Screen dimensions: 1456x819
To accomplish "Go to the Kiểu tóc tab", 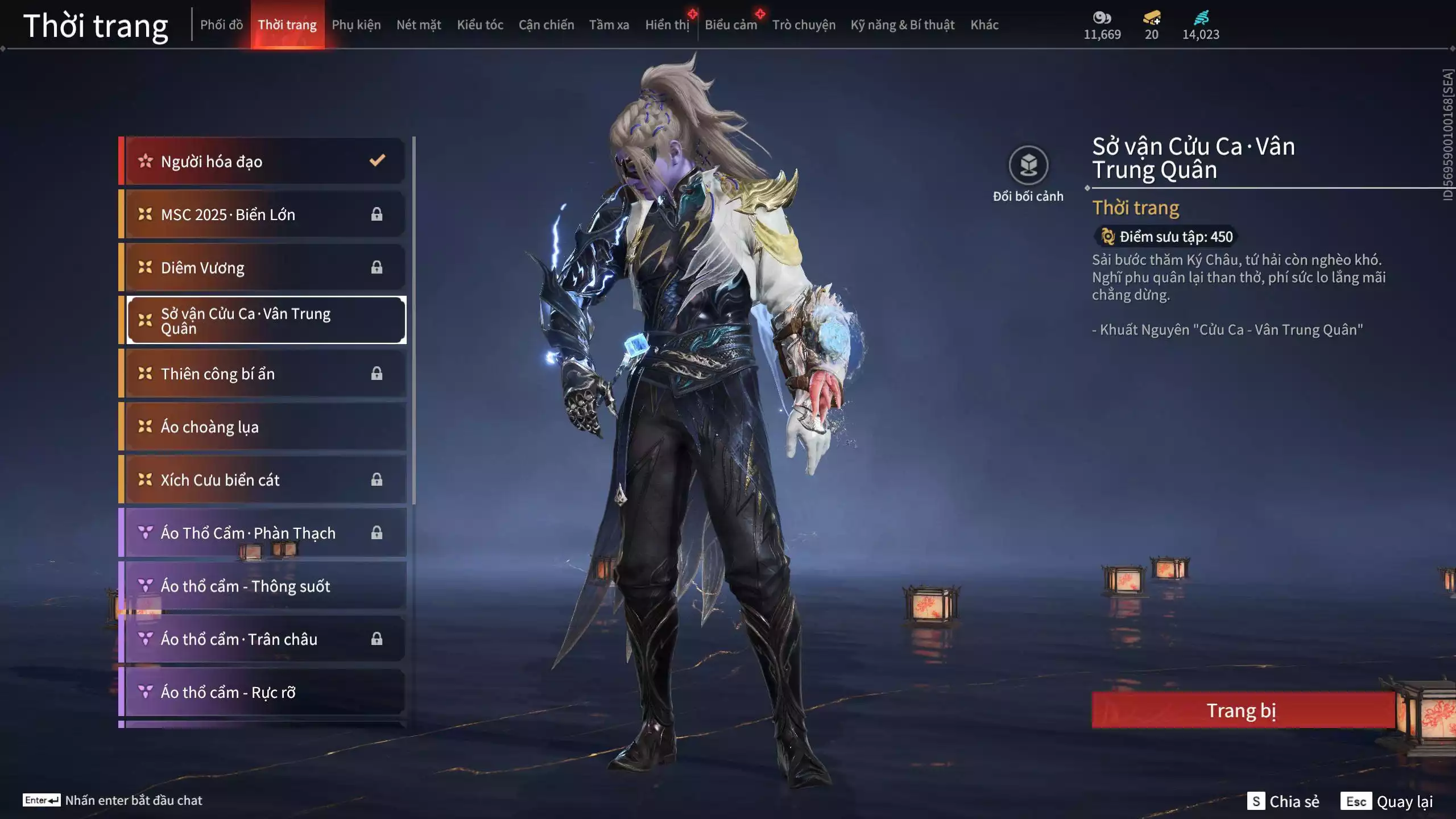I will [480, 25].
